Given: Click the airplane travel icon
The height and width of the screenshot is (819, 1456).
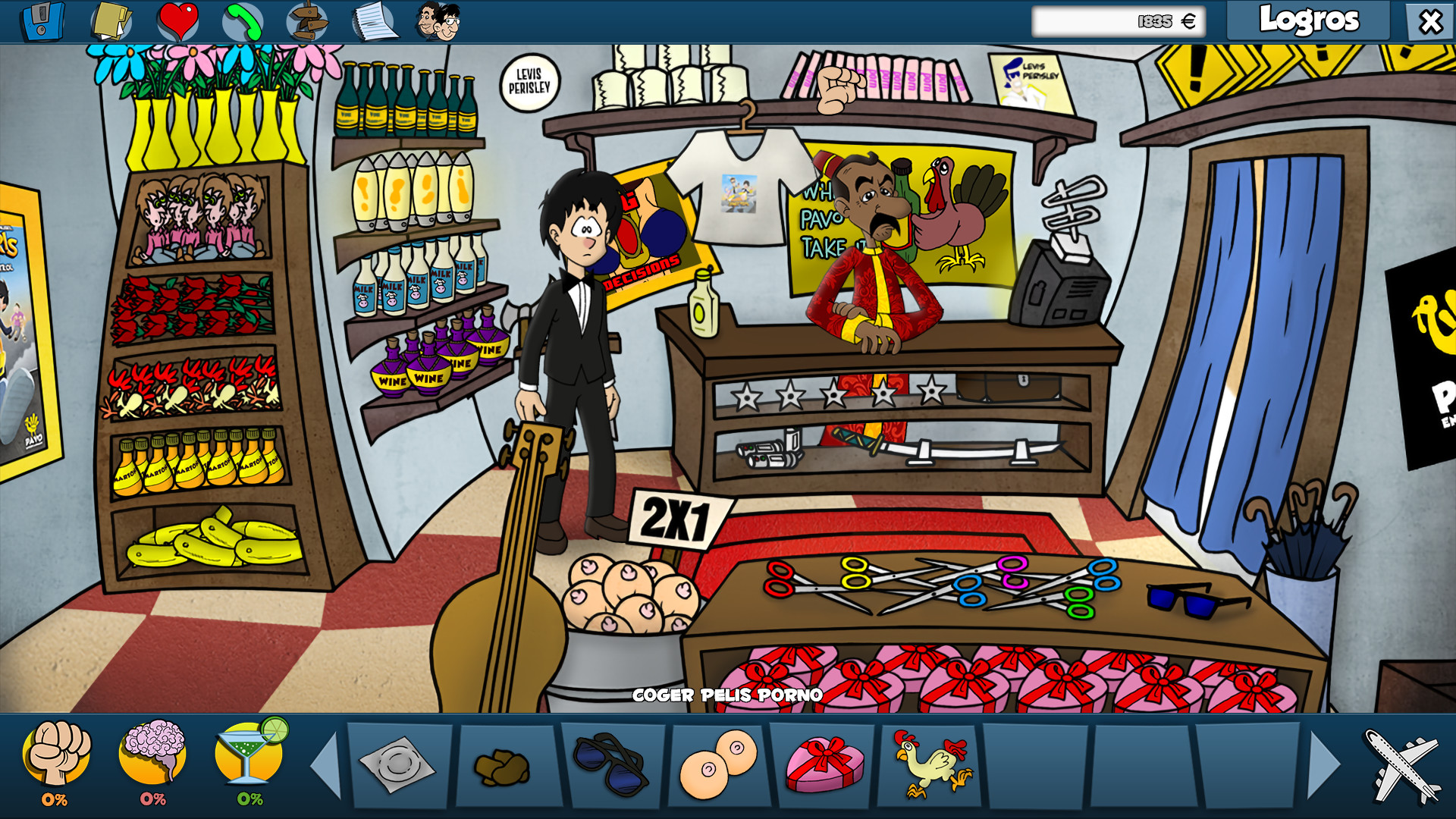Looking at the screenshot, I should tap(1399, 766).
